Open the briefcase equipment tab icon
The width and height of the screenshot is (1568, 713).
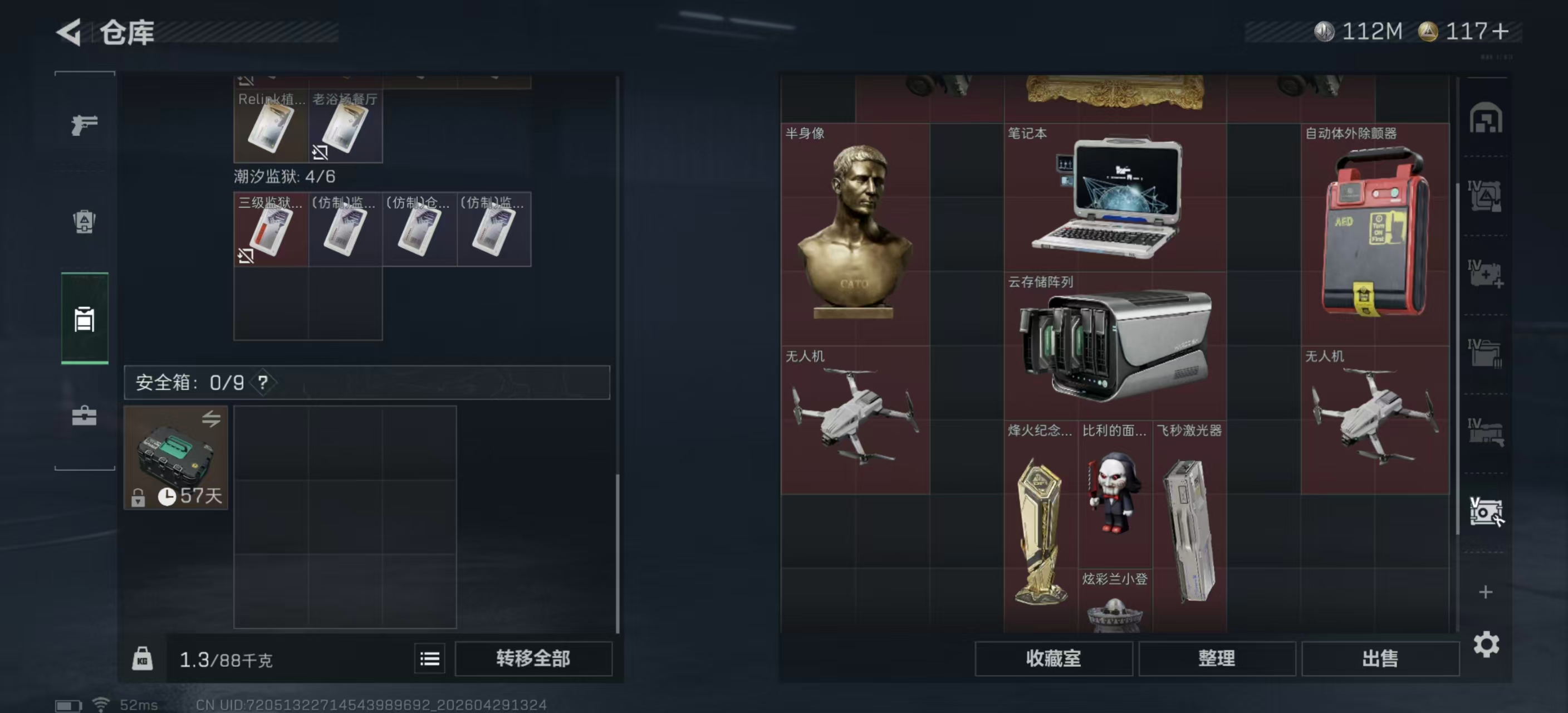pos(84,417)
